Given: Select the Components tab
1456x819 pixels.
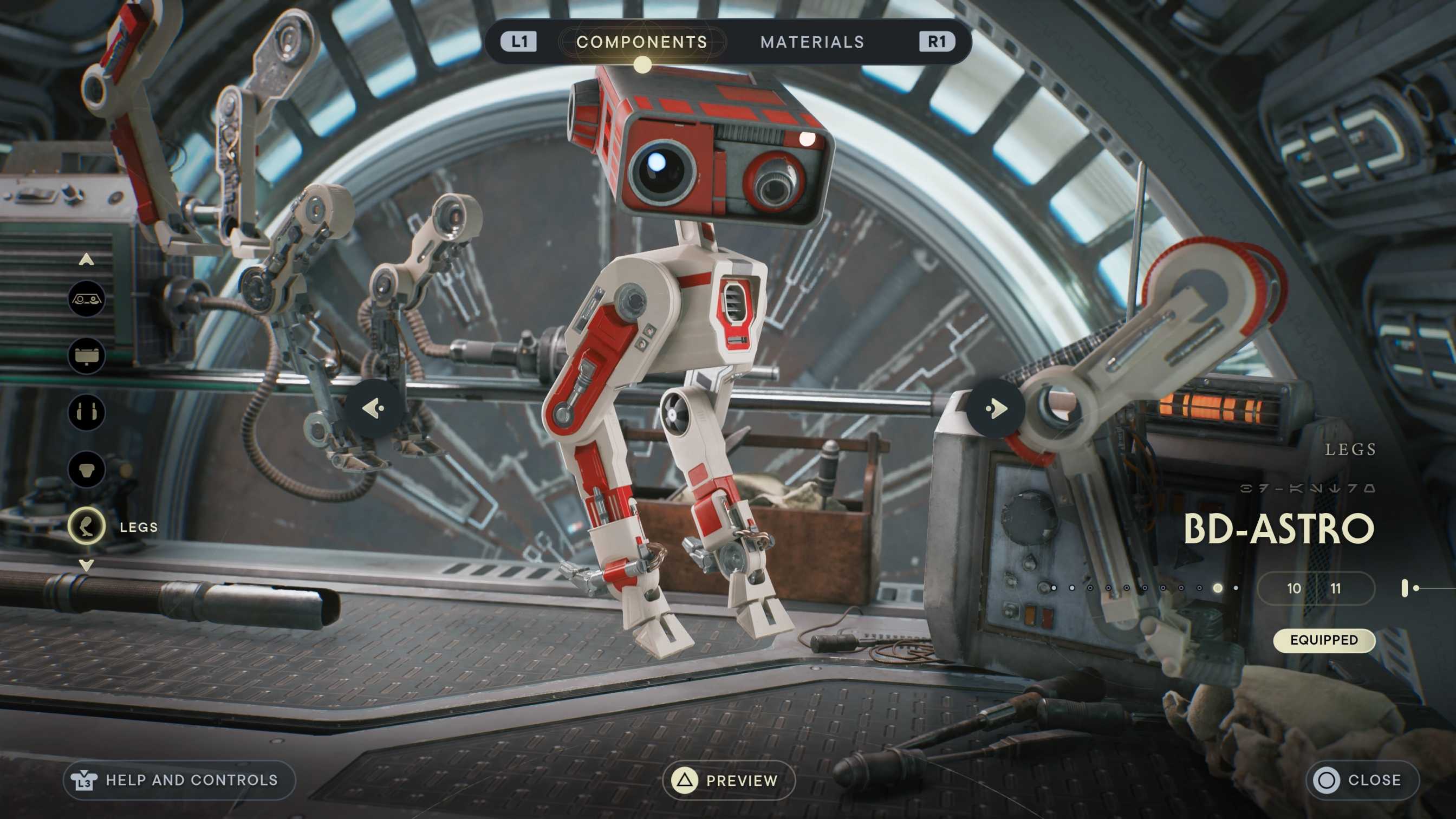Looking at the screenshot, I should coord(641,42).
